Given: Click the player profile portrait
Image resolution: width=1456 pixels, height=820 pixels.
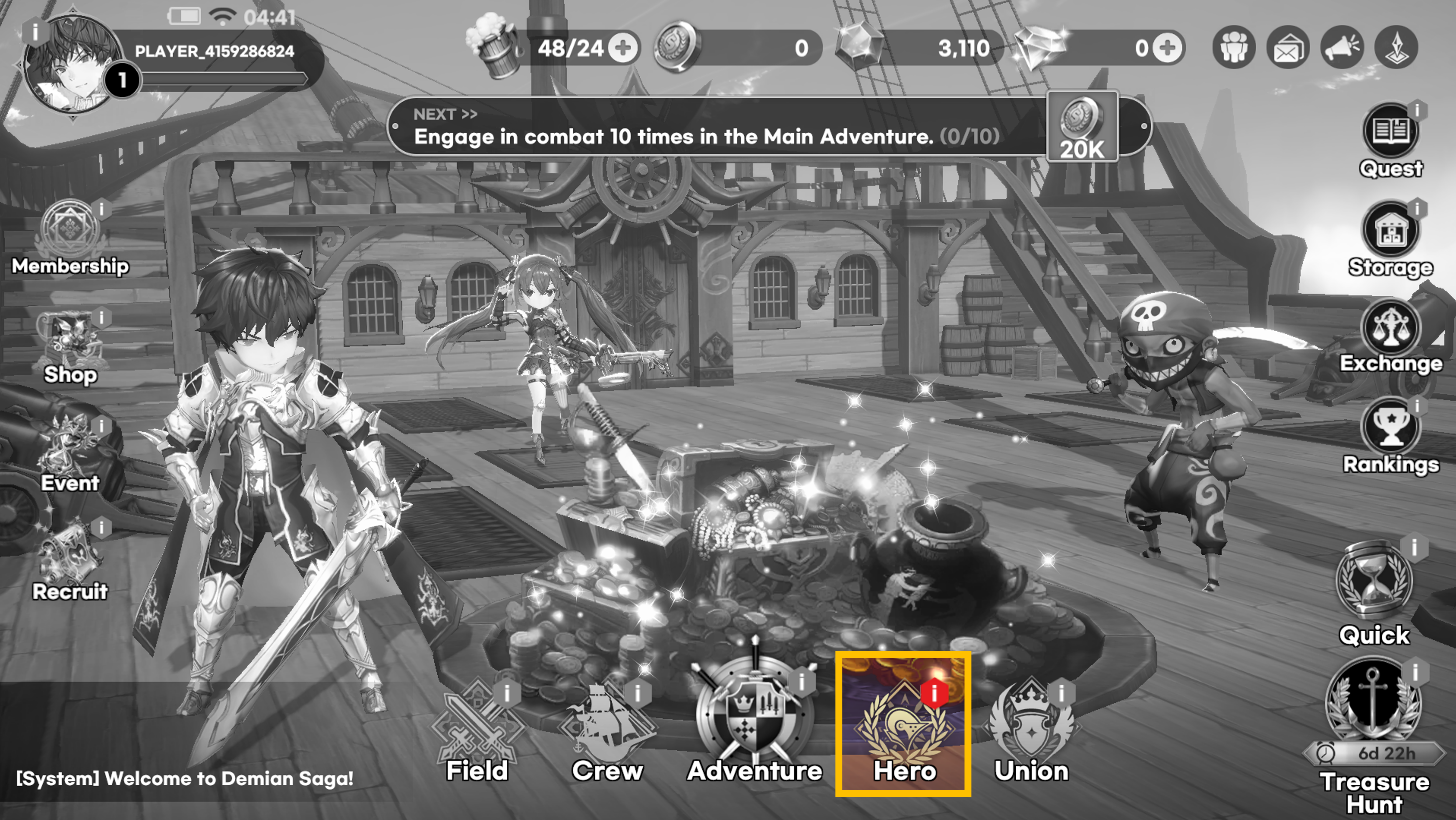Looking at the screenshot, I should pos(71,62).
